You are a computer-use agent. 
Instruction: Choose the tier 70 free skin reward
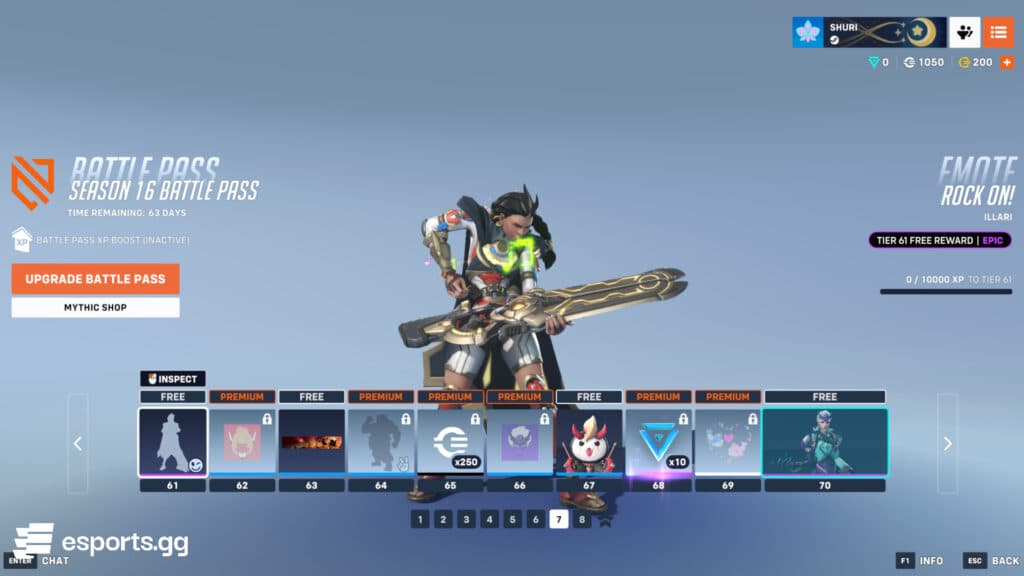(x=825, y=442)
